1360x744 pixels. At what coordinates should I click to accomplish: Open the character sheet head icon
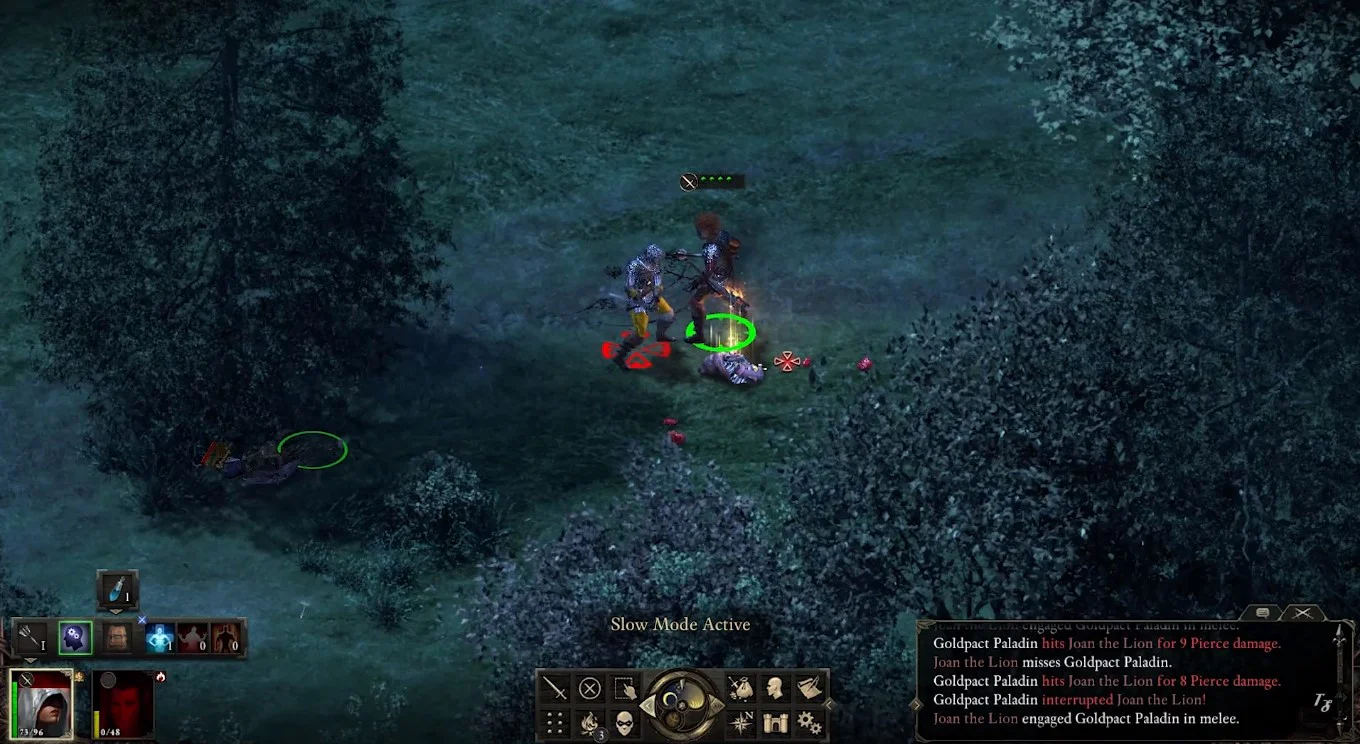[x=775, y=688]
